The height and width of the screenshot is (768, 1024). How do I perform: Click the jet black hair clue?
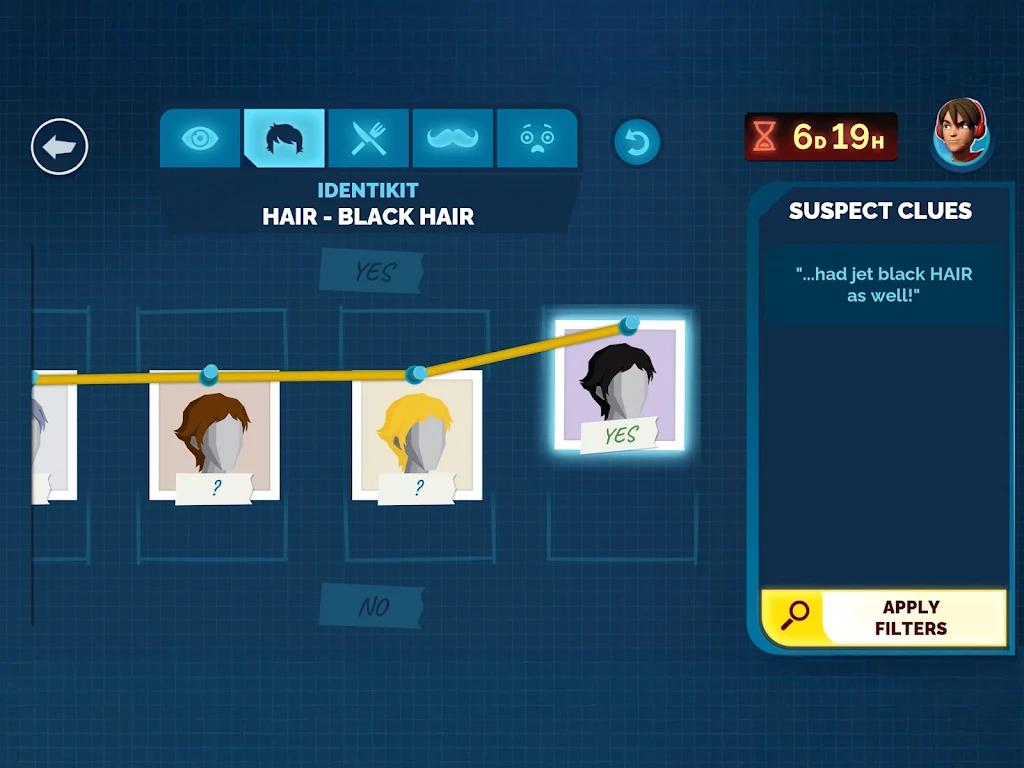[884, 285]
